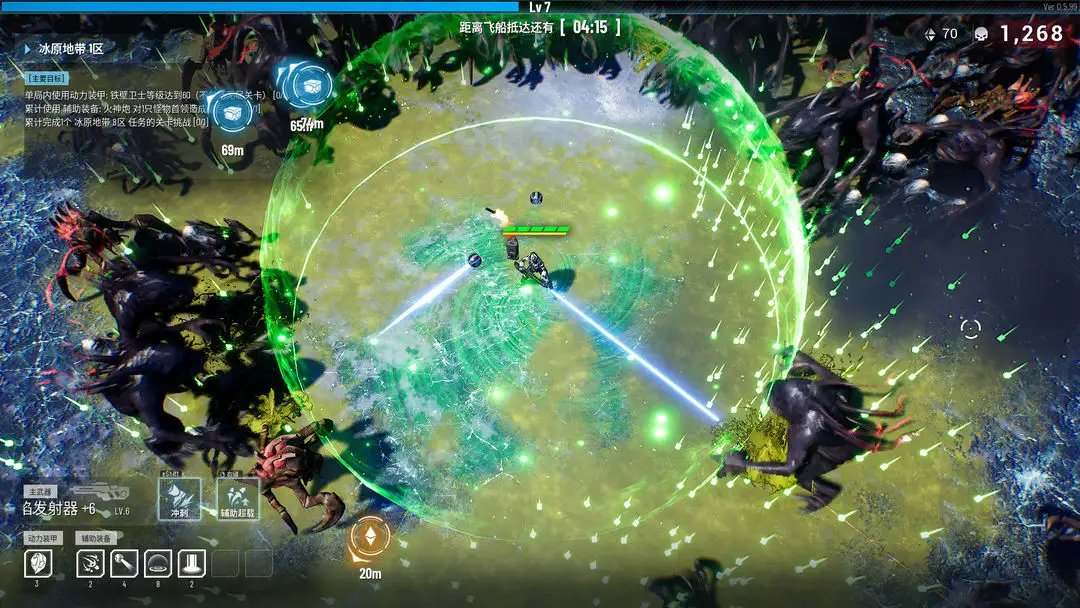Select the swirling vortex auxiliary equipment slot
Viewport: 1080px width, 608px height.
click(91, 563)
